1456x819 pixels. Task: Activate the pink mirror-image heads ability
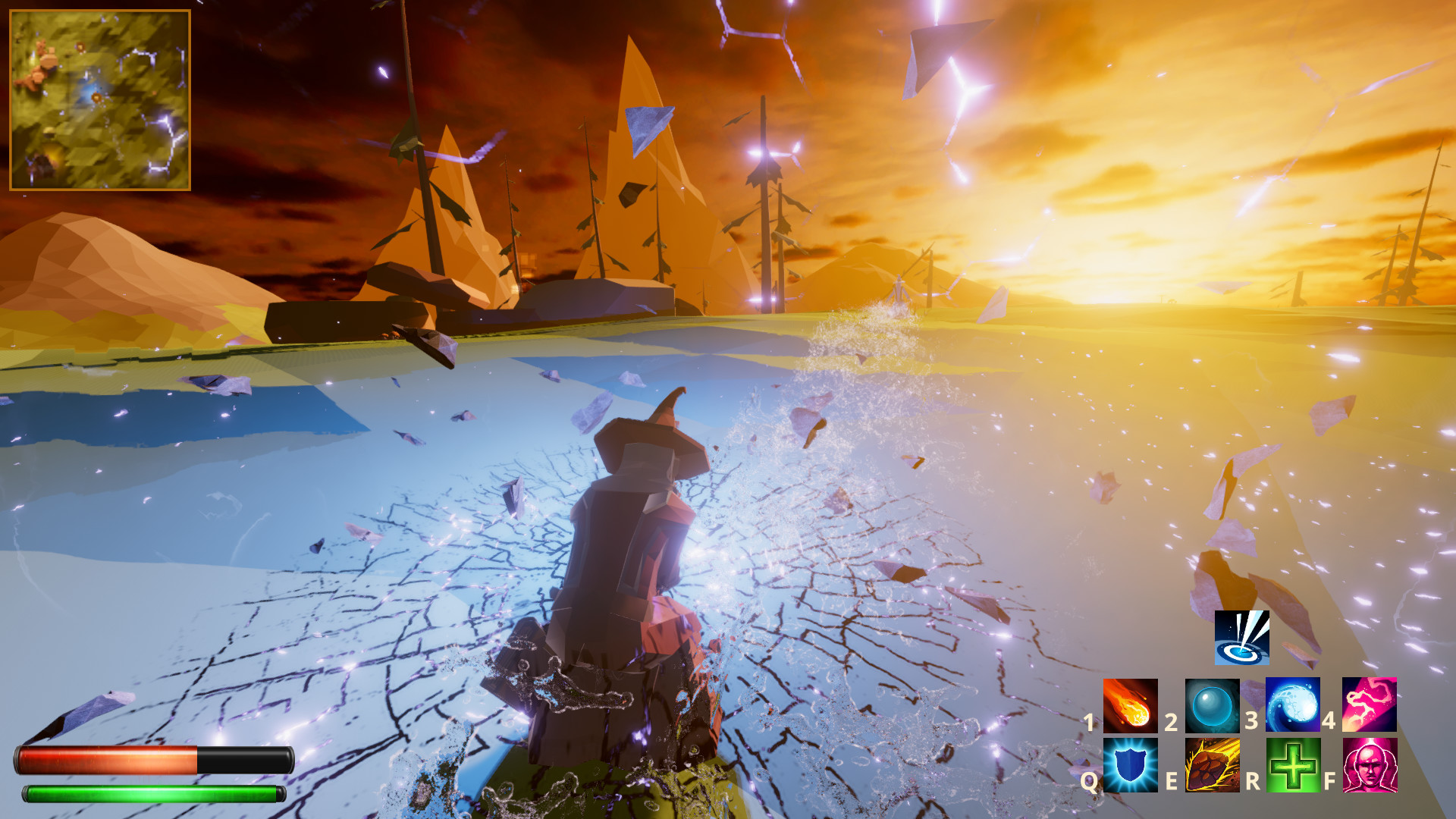point(1370,765)
